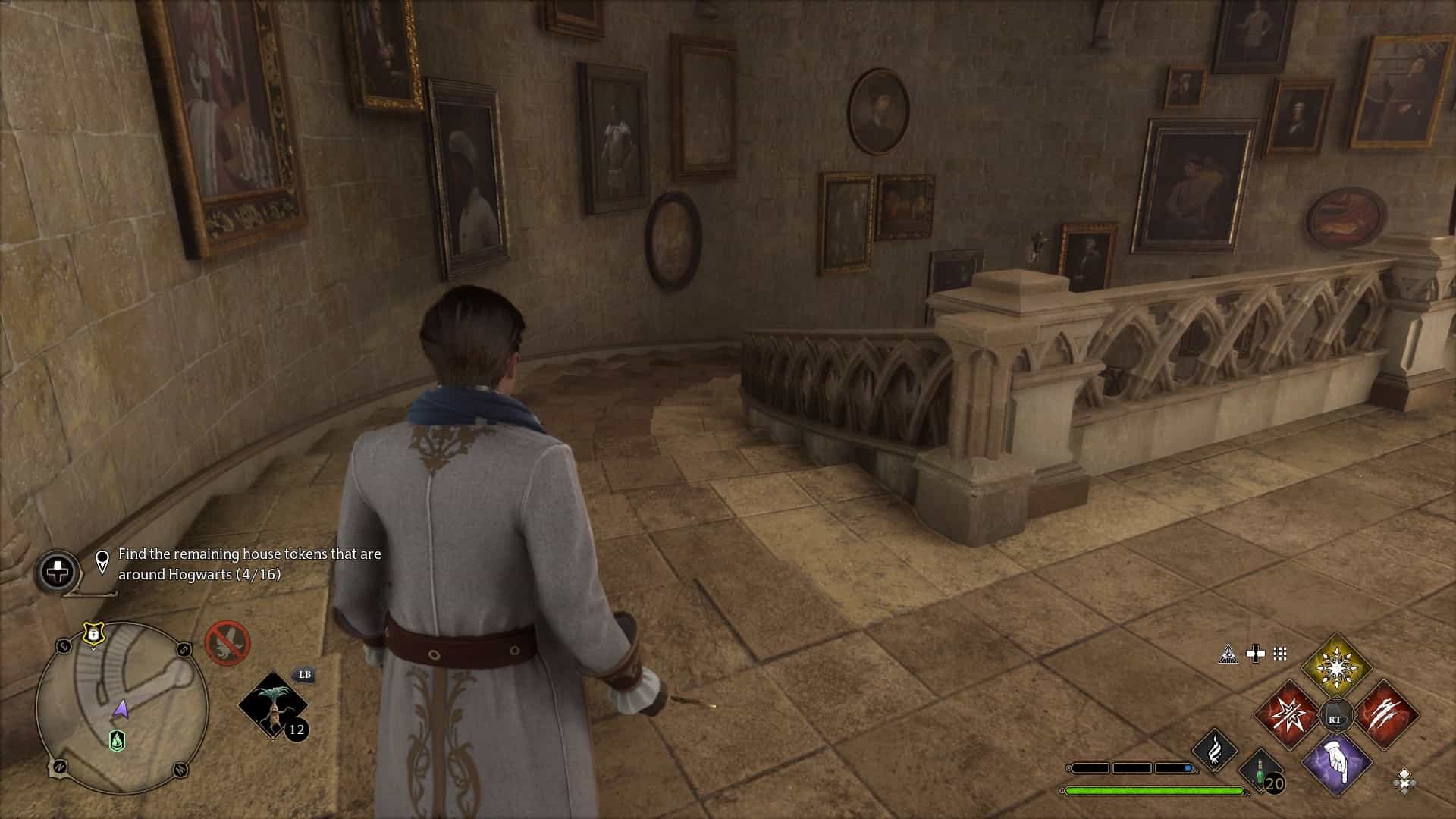Open the dotted grid spell set icon
This screenshot has height=819, width=1456.
pyautogui.click(x=1280, y=654)
